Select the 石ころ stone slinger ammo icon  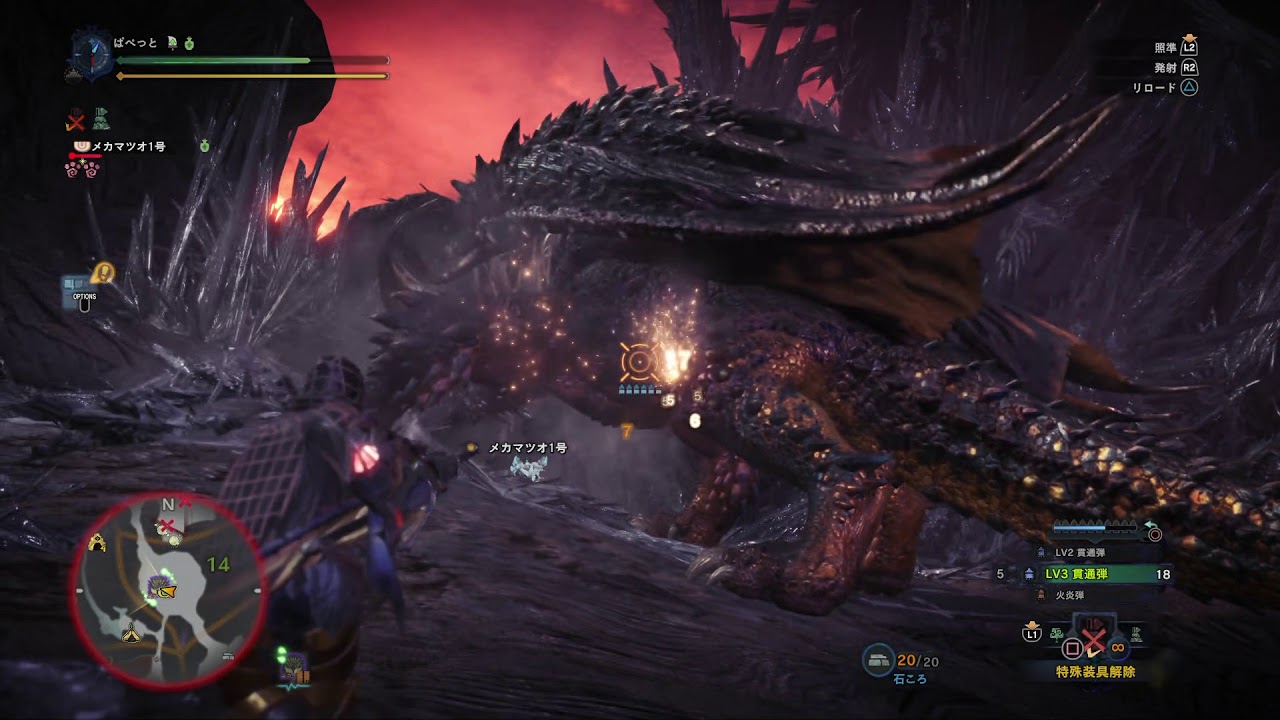tap(877, 659)
